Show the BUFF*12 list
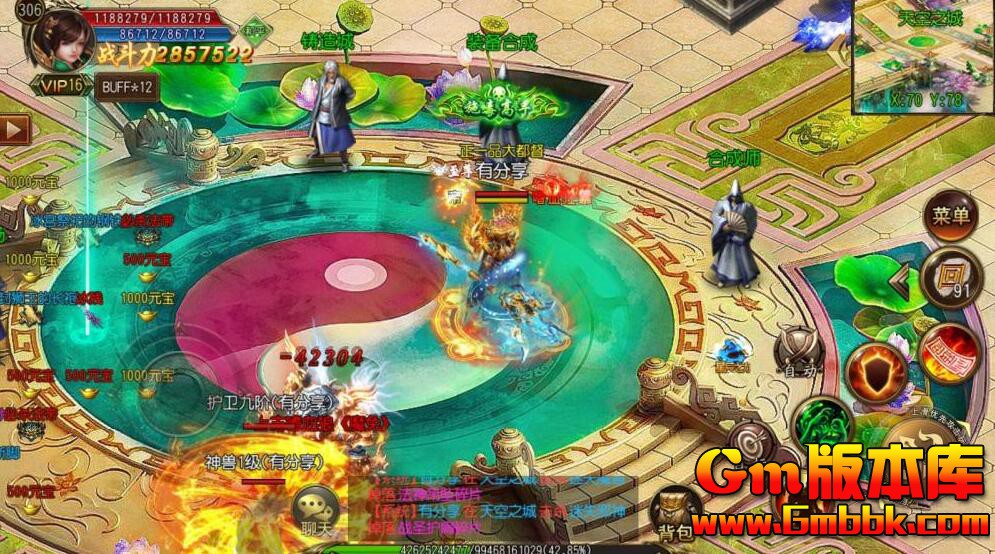This screenshot has height=554, width=995. click(127, 86)
